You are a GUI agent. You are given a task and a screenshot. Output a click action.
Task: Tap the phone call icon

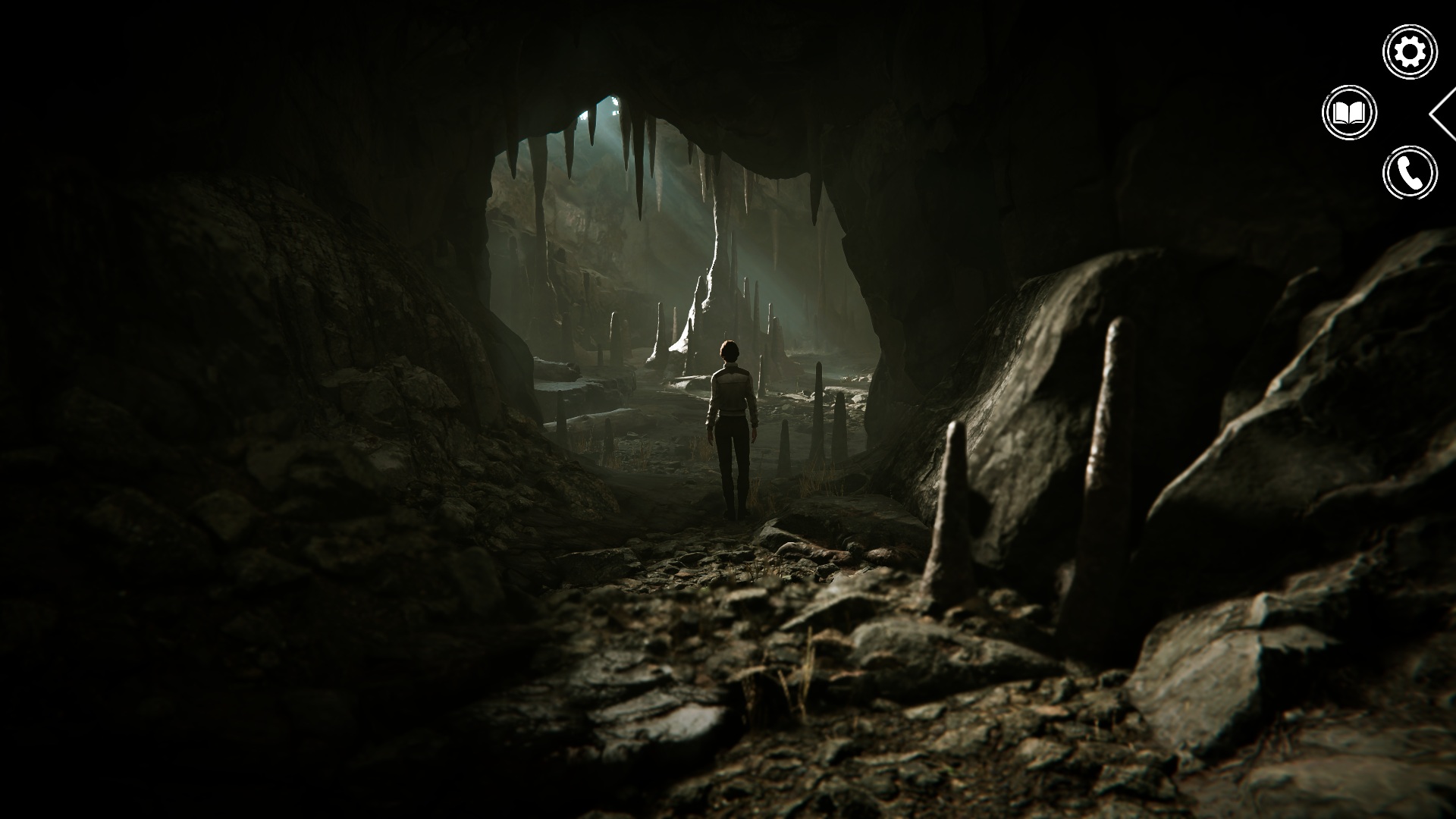pyautogui.click(x=1410, y=173)
